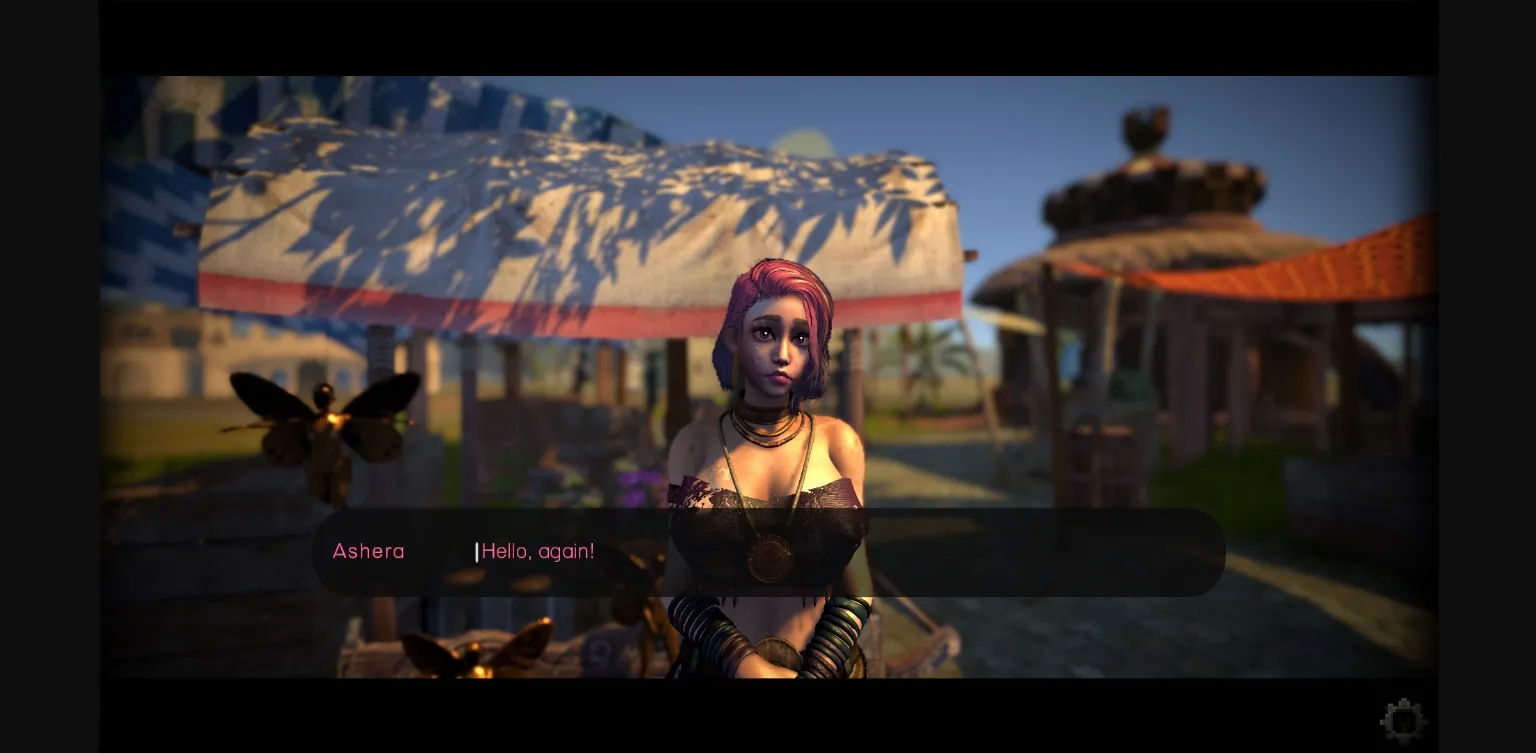The image size is (1536, 753).
Task: Open the settings gear icon
Action: coord(1404,719)
